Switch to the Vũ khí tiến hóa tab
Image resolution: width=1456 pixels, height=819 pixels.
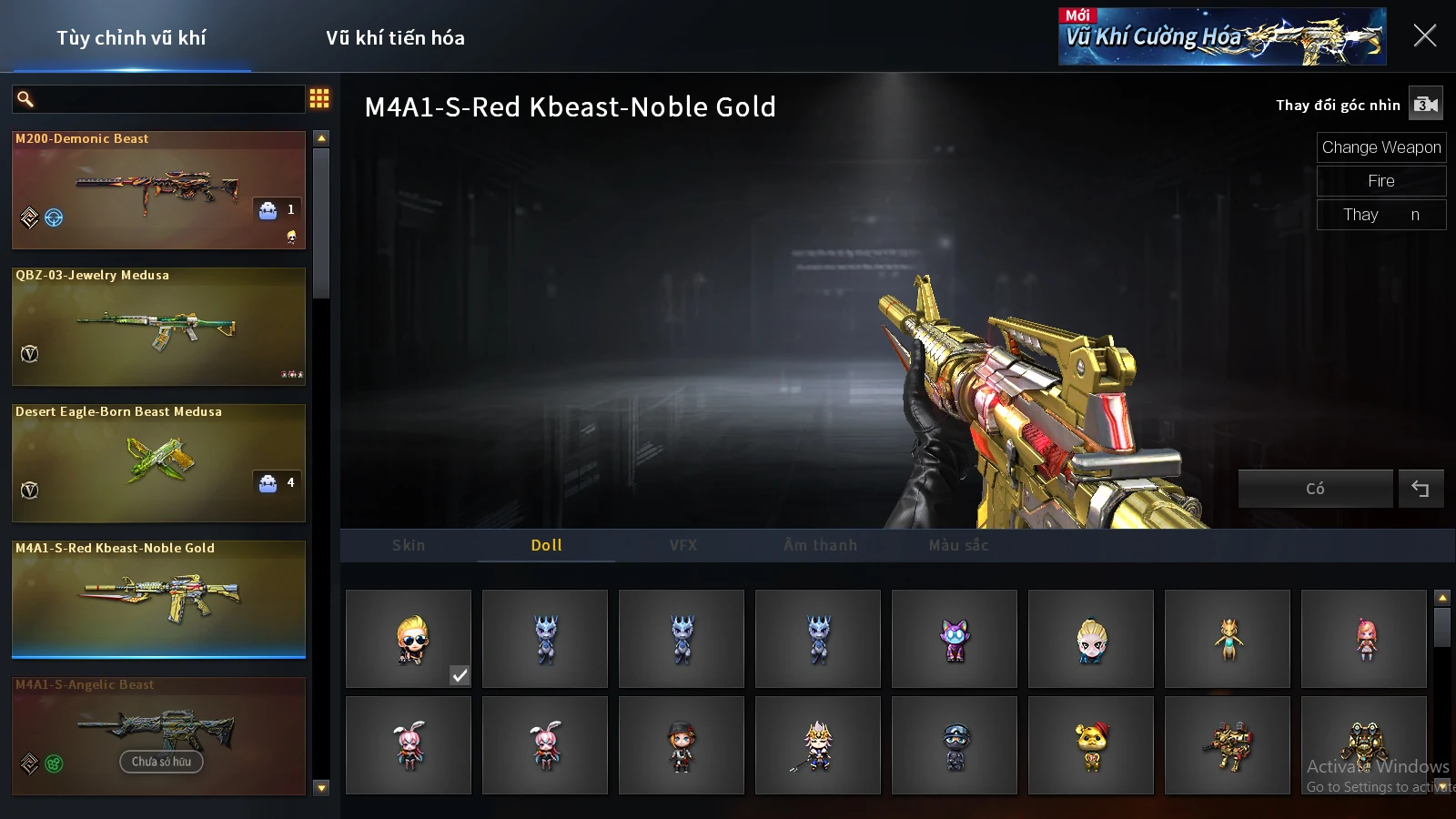[395, 38]
